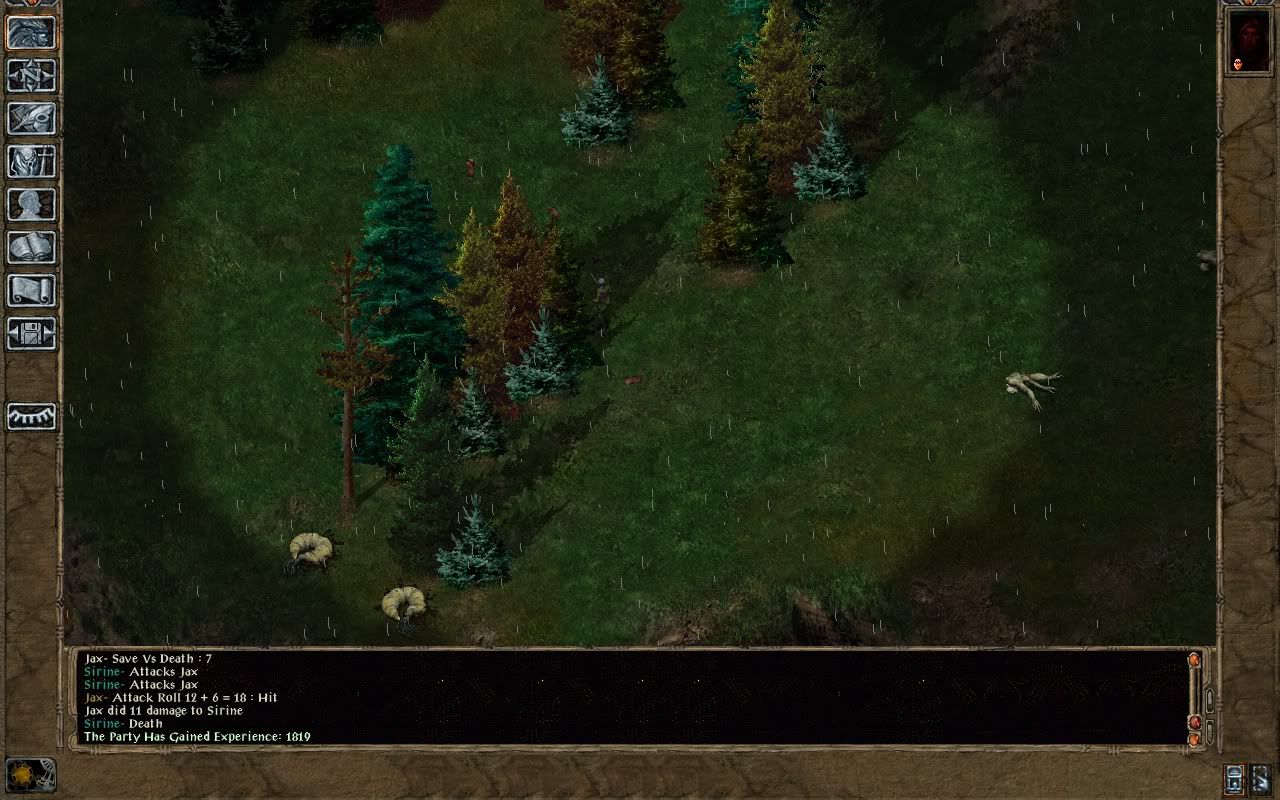The height and width of the screenshot is (800, 1280).
Task: Select the character portrait in the right panel
Action: (x=1248, y=42)
